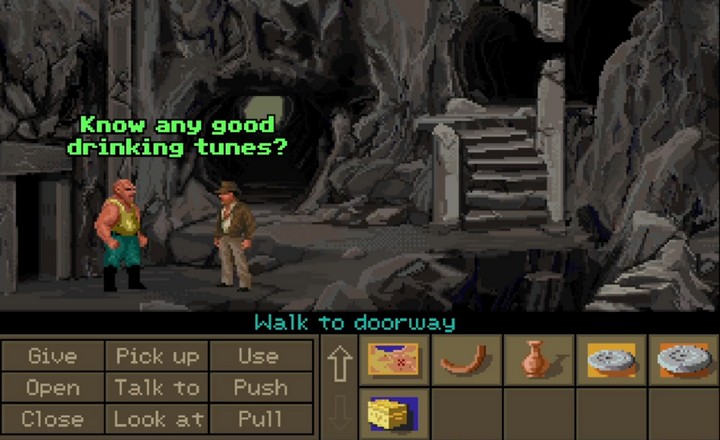The width and height of the screenshot is (720, 440).
Task: Select the Talk to command
Action: coord(157,387)
